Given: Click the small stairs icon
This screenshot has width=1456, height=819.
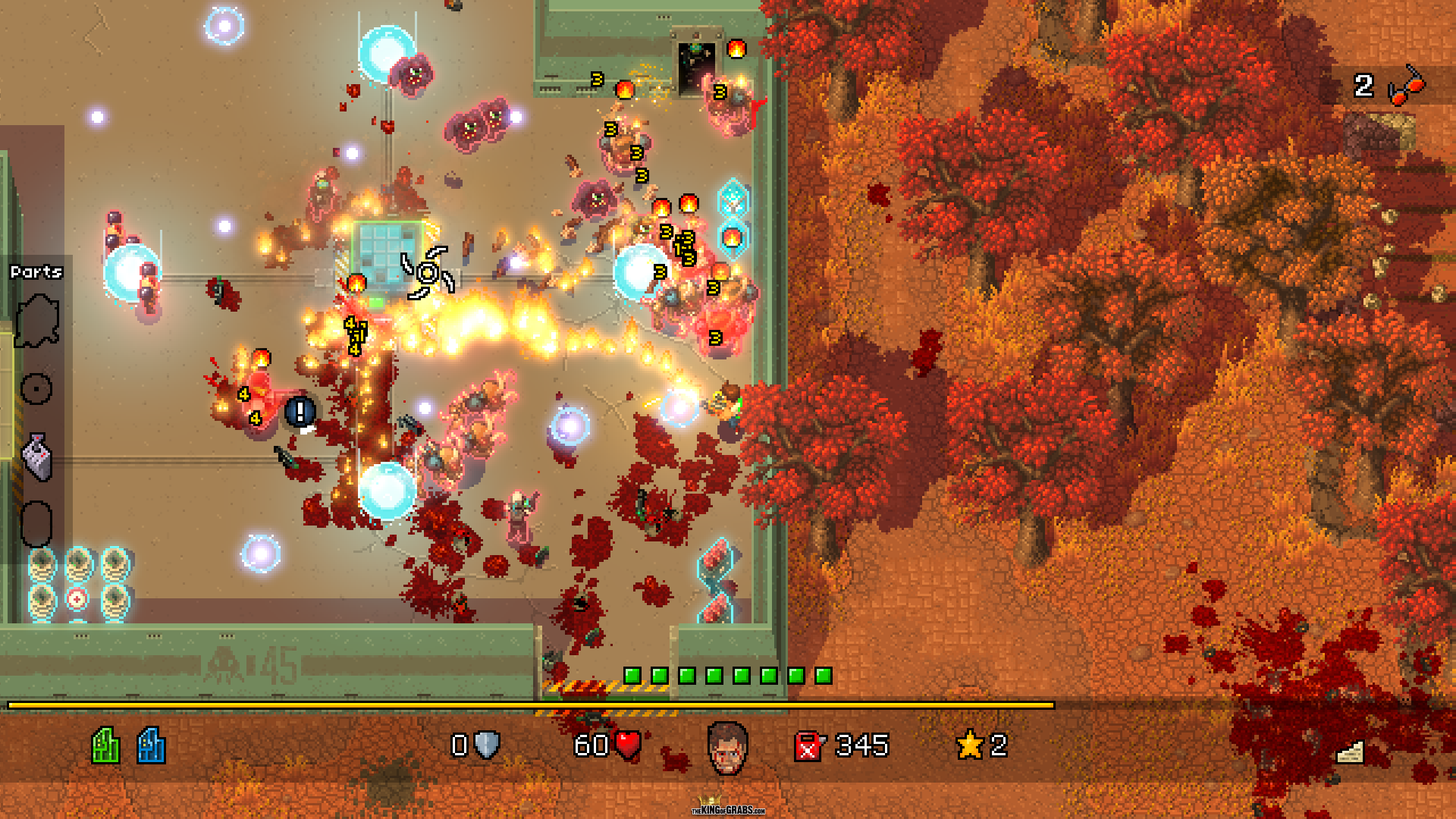Looking at the screenshot, I should pos(1349,752).
